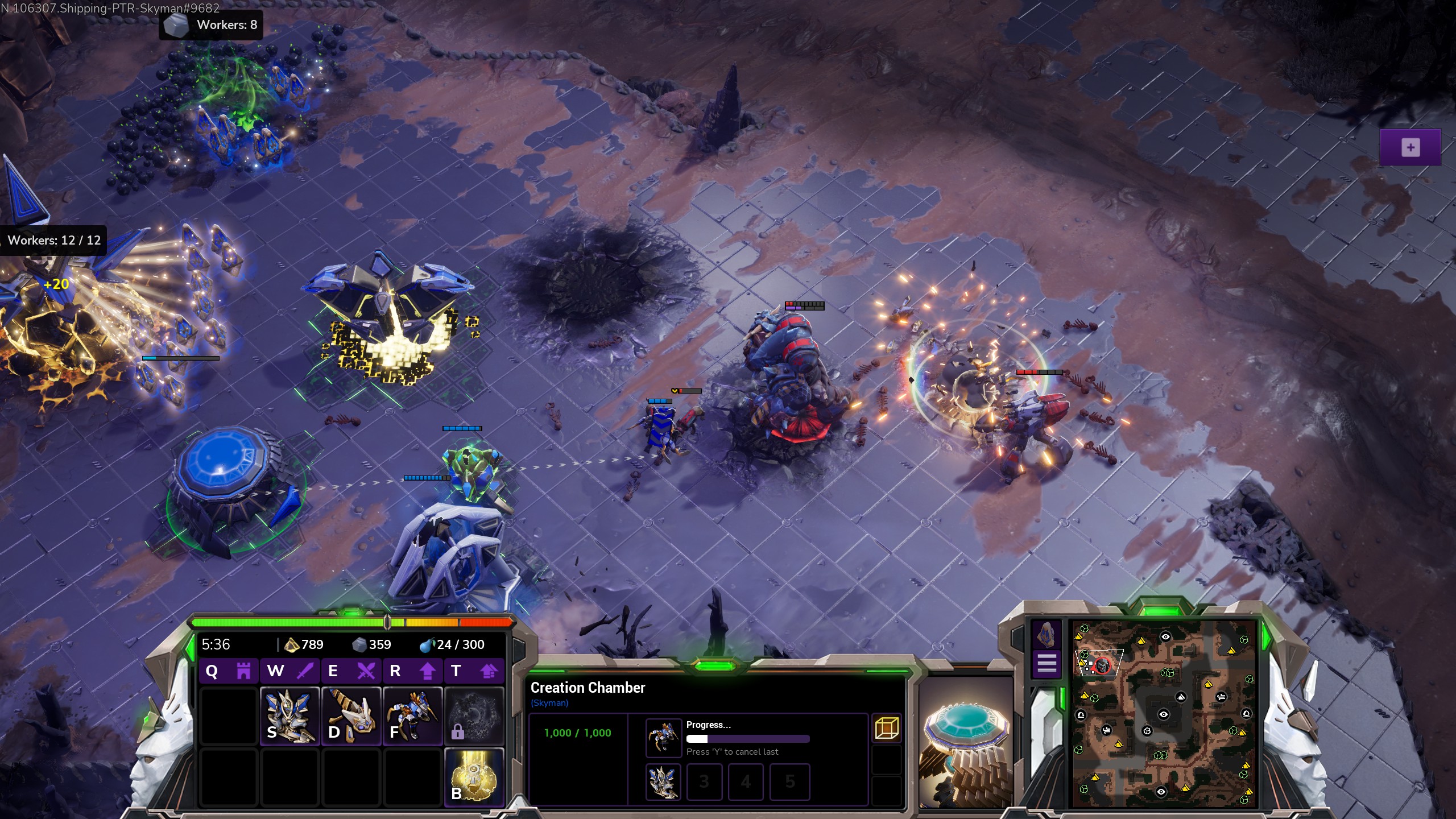
Task: Open the hamburger menu beside the minimap
Action: [x=1046, y=663]
